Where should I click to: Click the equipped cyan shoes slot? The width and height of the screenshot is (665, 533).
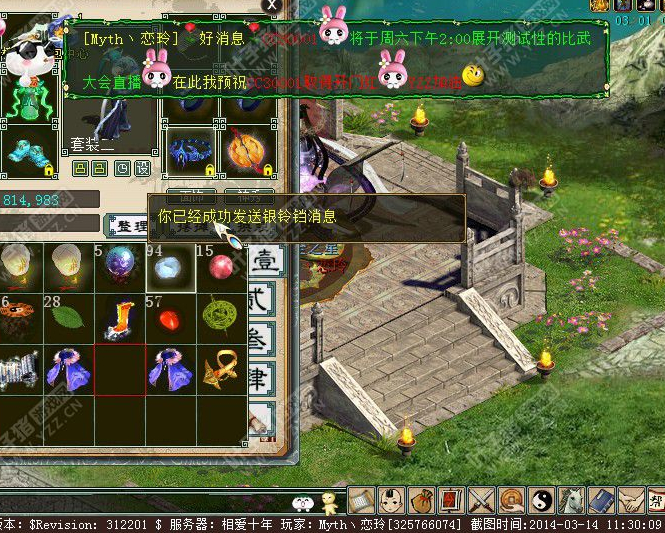28,152
